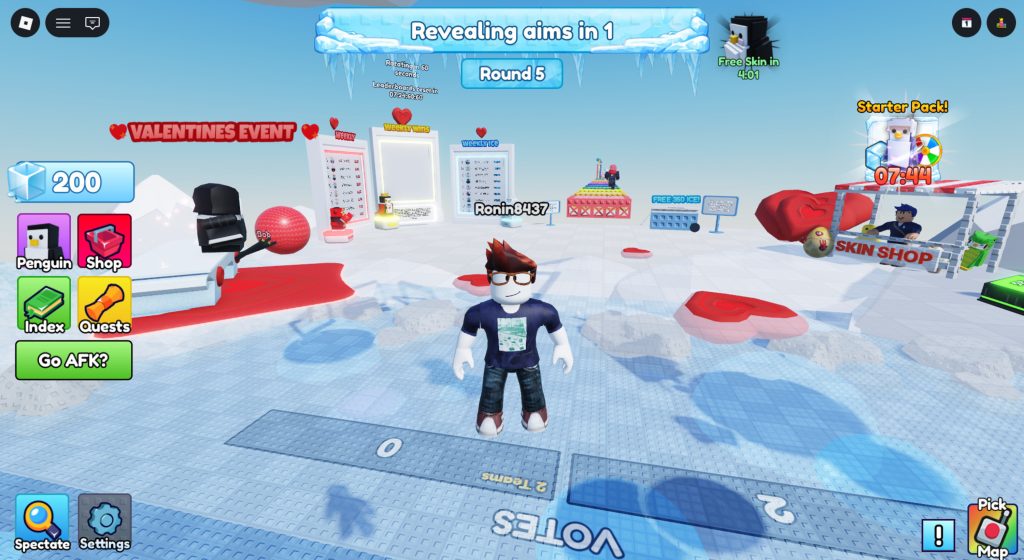Open the Pick Map button

[x=991, y=528]
